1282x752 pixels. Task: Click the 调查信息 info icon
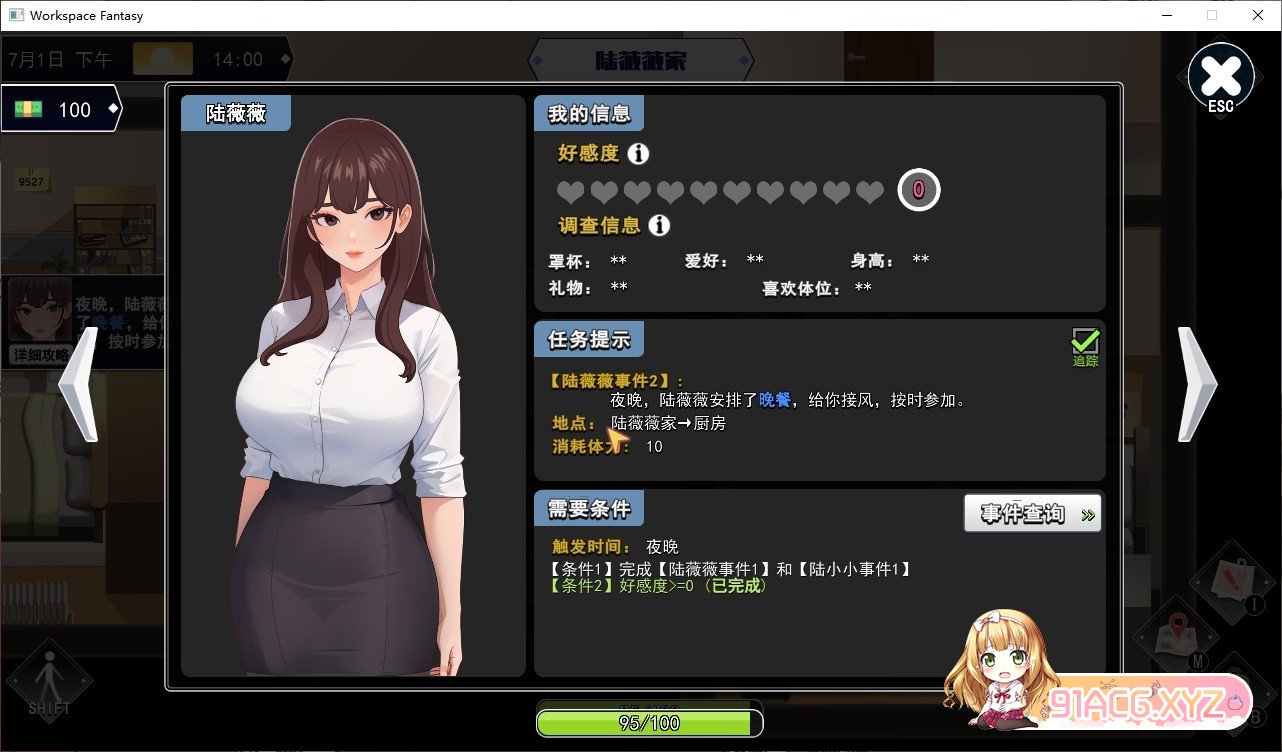(x=659, y=225)
